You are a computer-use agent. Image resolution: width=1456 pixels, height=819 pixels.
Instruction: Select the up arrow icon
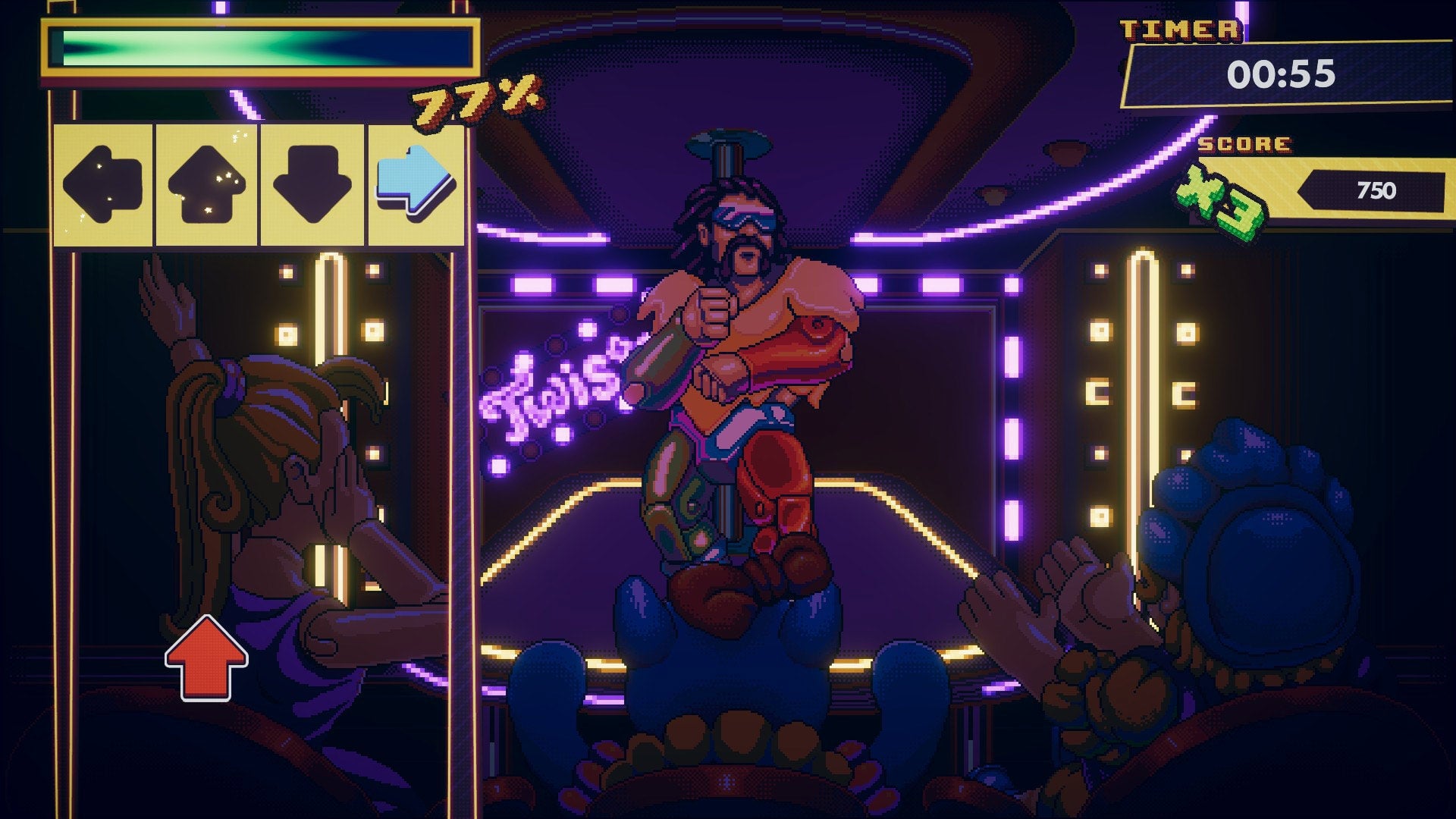click(209, 182)
